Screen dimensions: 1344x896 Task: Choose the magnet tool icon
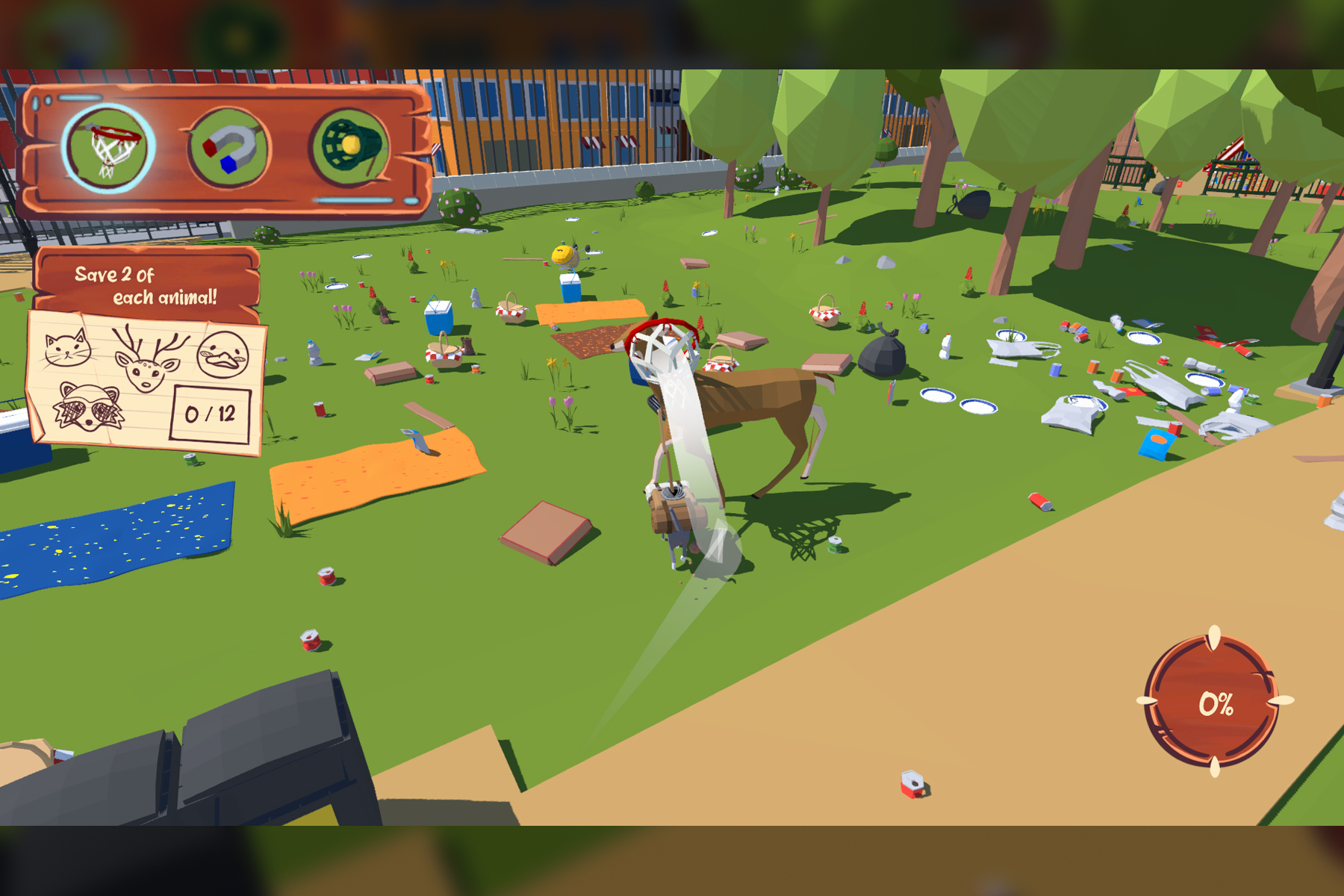tap(228, 149)
